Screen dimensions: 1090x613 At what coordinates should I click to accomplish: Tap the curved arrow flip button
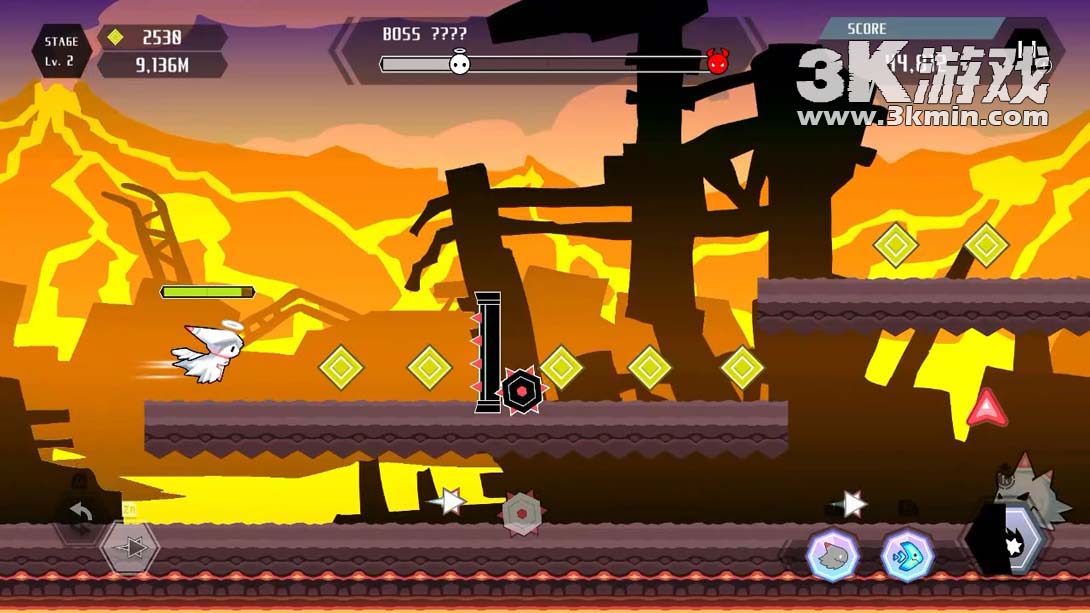point(80,515)
